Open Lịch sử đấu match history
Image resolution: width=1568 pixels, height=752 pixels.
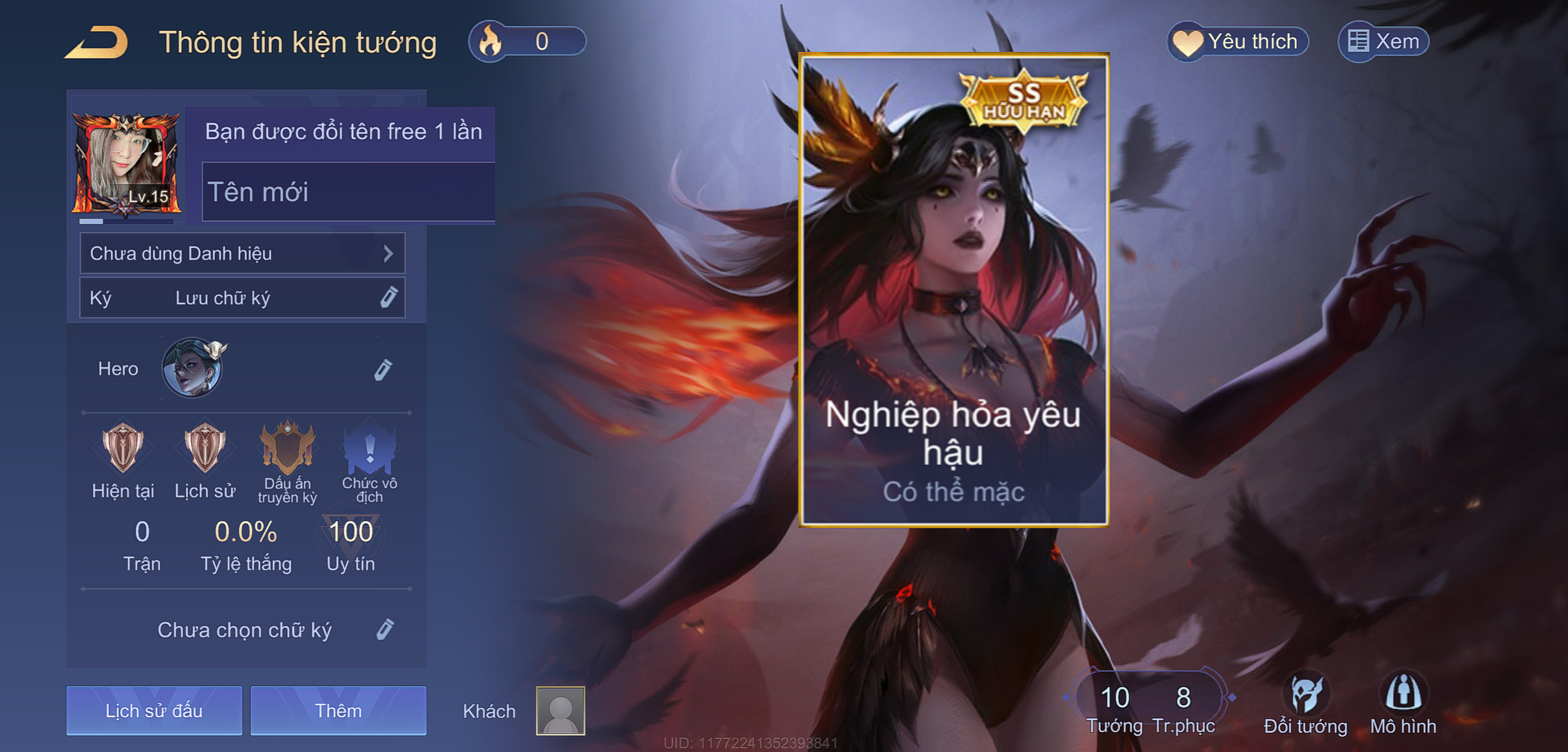click(x=154, y=710)
